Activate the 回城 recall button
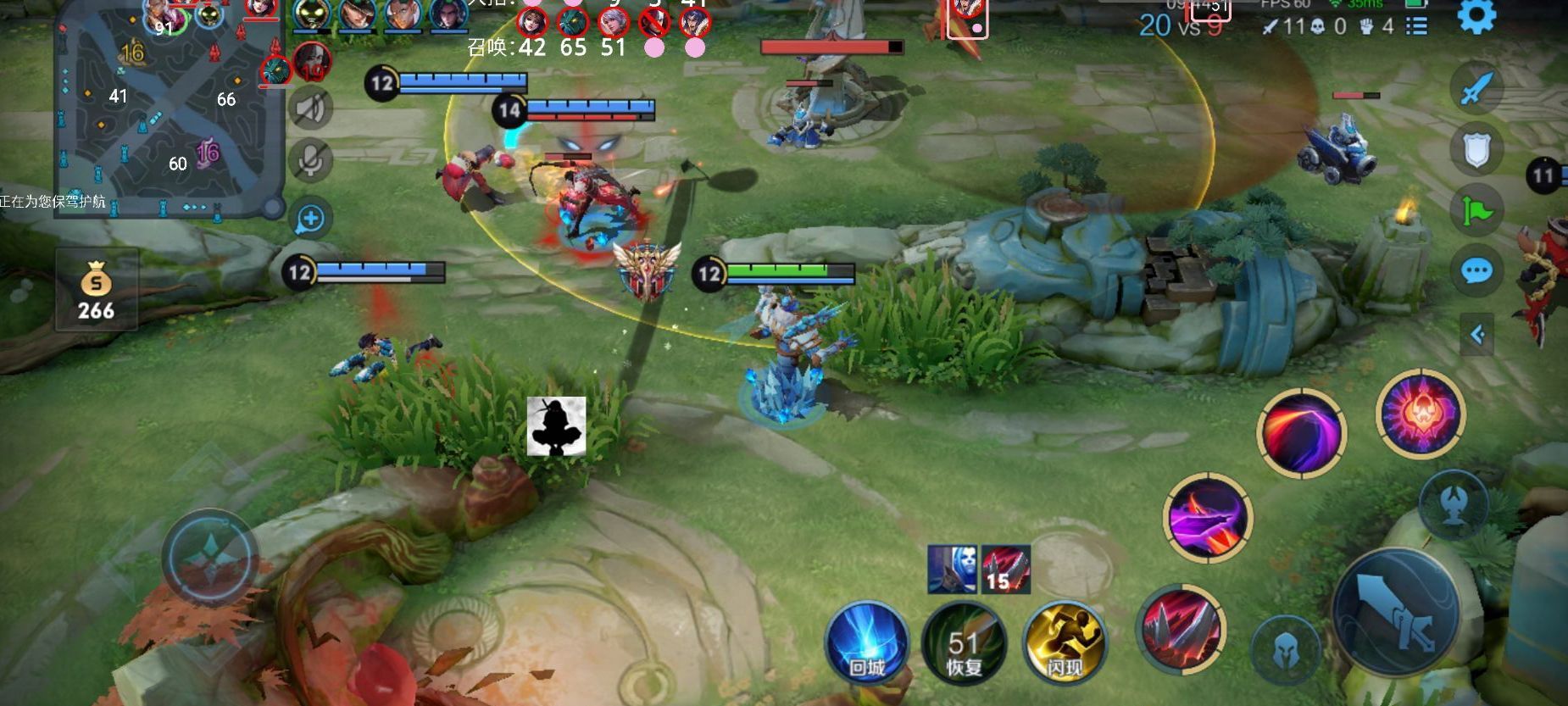This screenshot has height=706, width=1568. (867, 642)
